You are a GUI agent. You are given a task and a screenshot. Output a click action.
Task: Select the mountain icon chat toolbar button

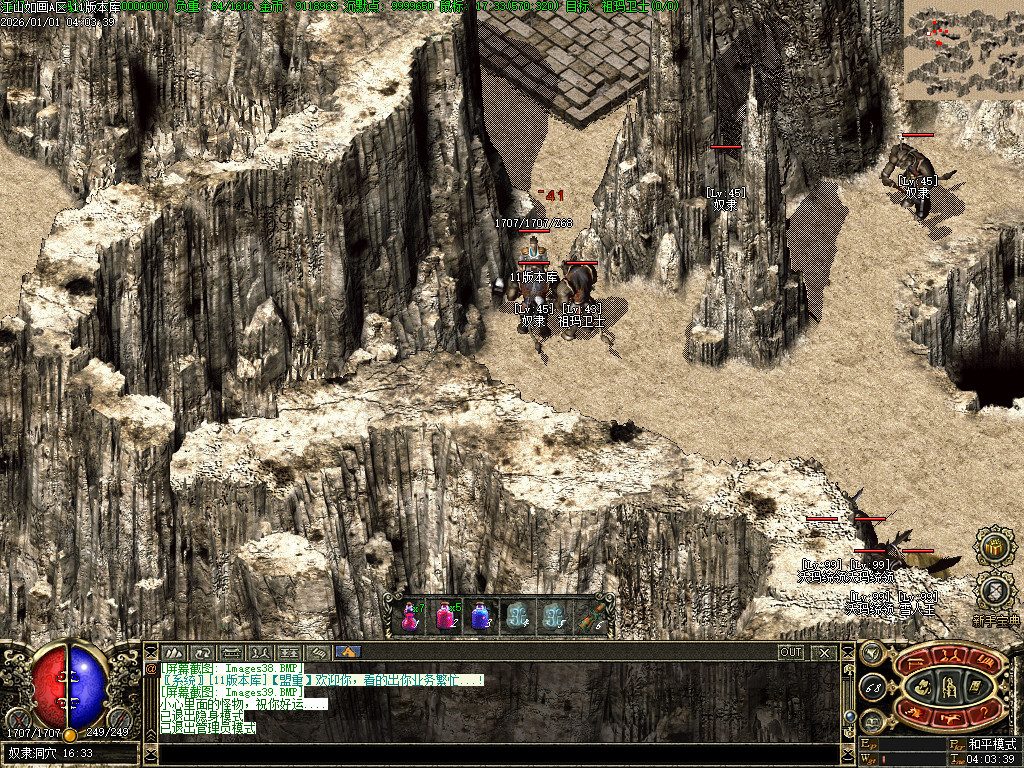[x=173, y=652]
